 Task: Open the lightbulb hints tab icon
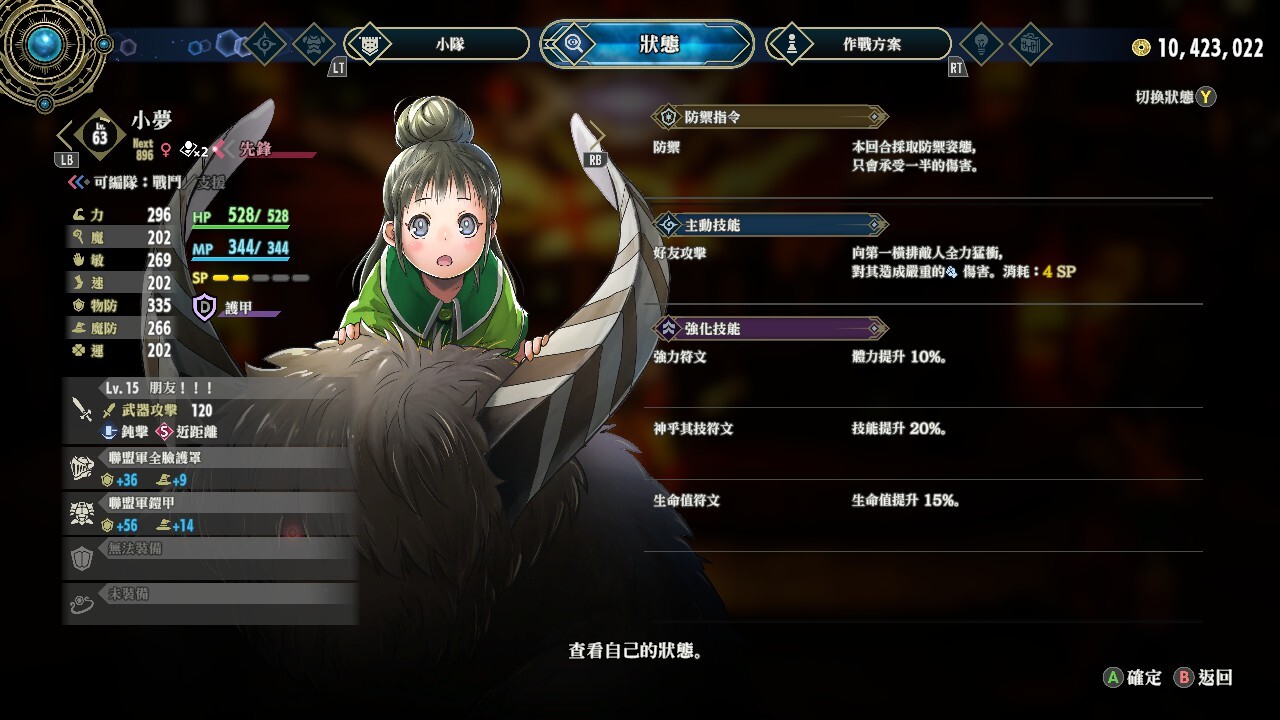coord(981,44)
